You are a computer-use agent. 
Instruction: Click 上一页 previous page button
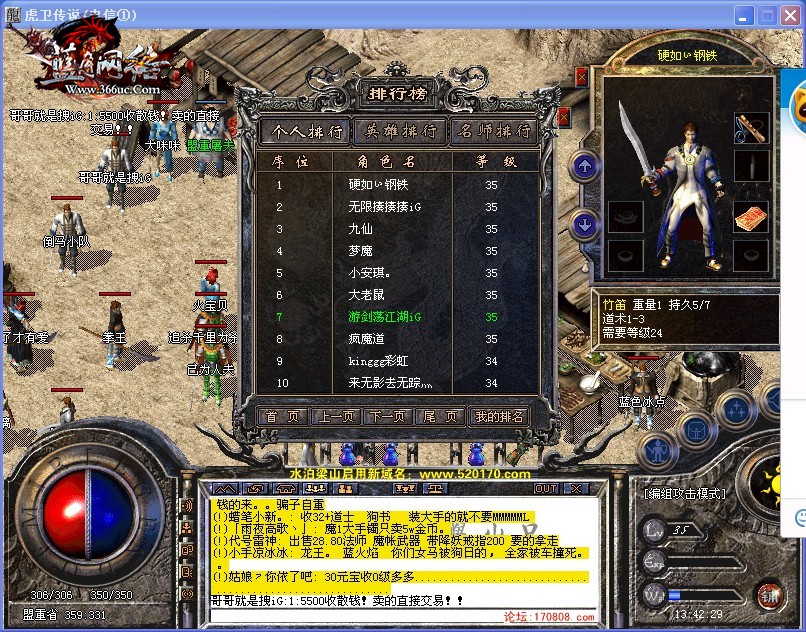coord(335,416)
